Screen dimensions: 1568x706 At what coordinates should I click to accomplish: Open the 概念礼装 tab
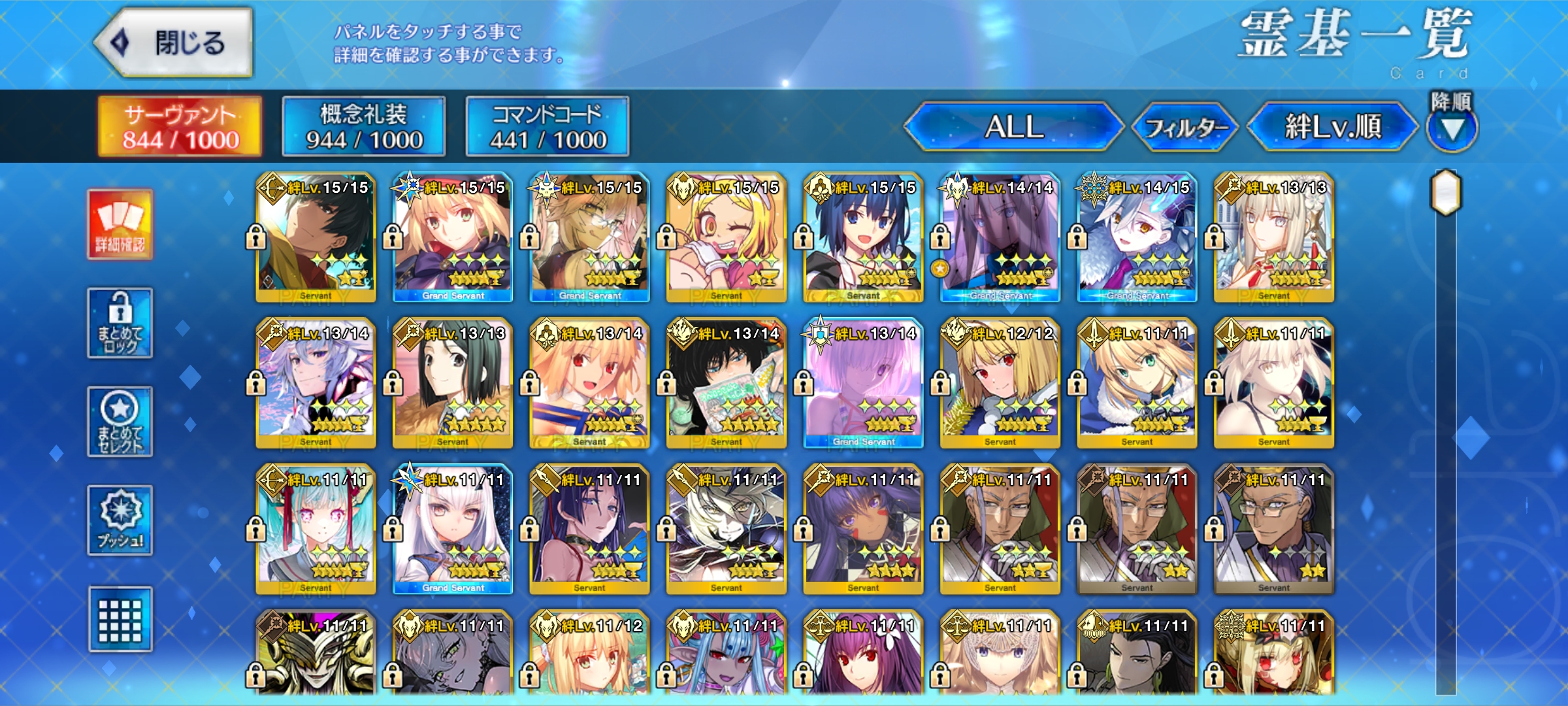point(364,127)
